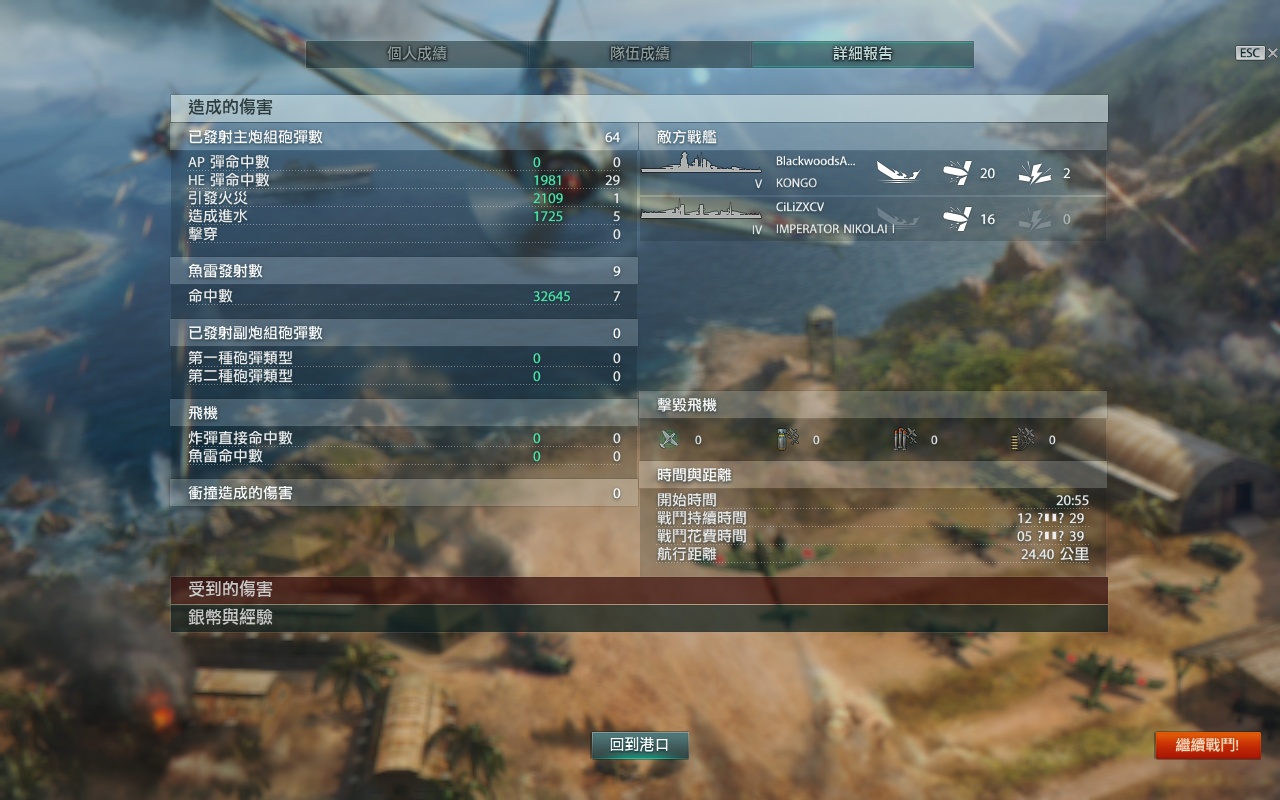Open the 隊伍成績 tab
The height and width of the screenshot is (800, 1280).
tap(640, 54)
